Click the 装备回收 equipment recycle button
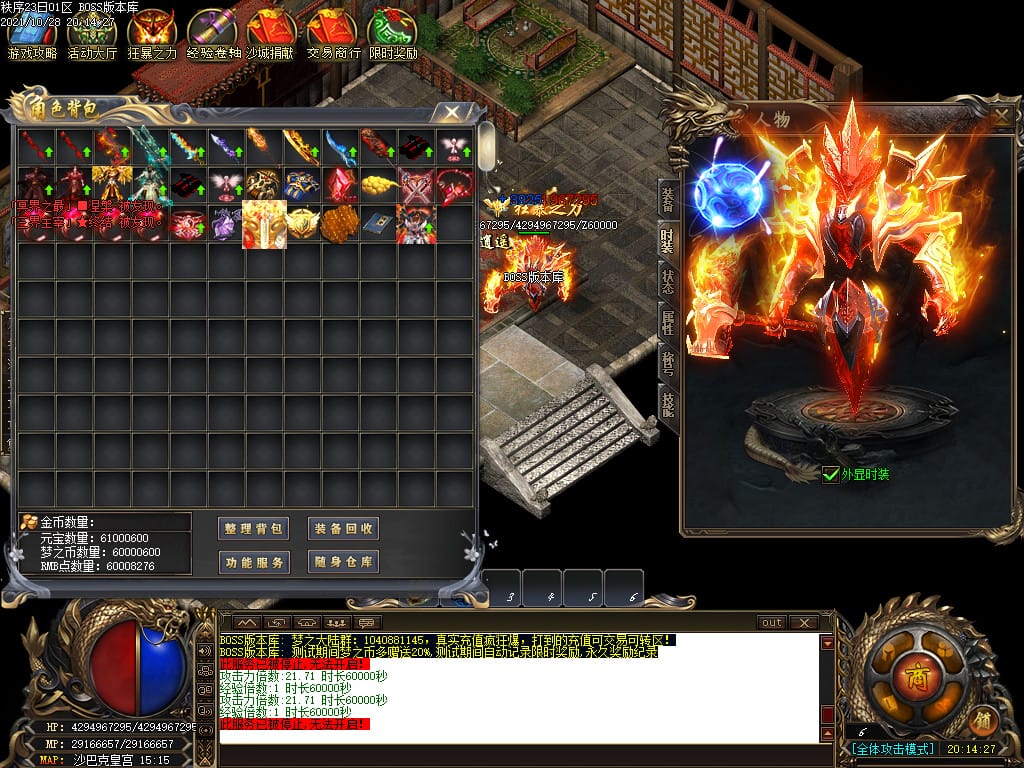1024x768 pixels. tap(343, 529)
